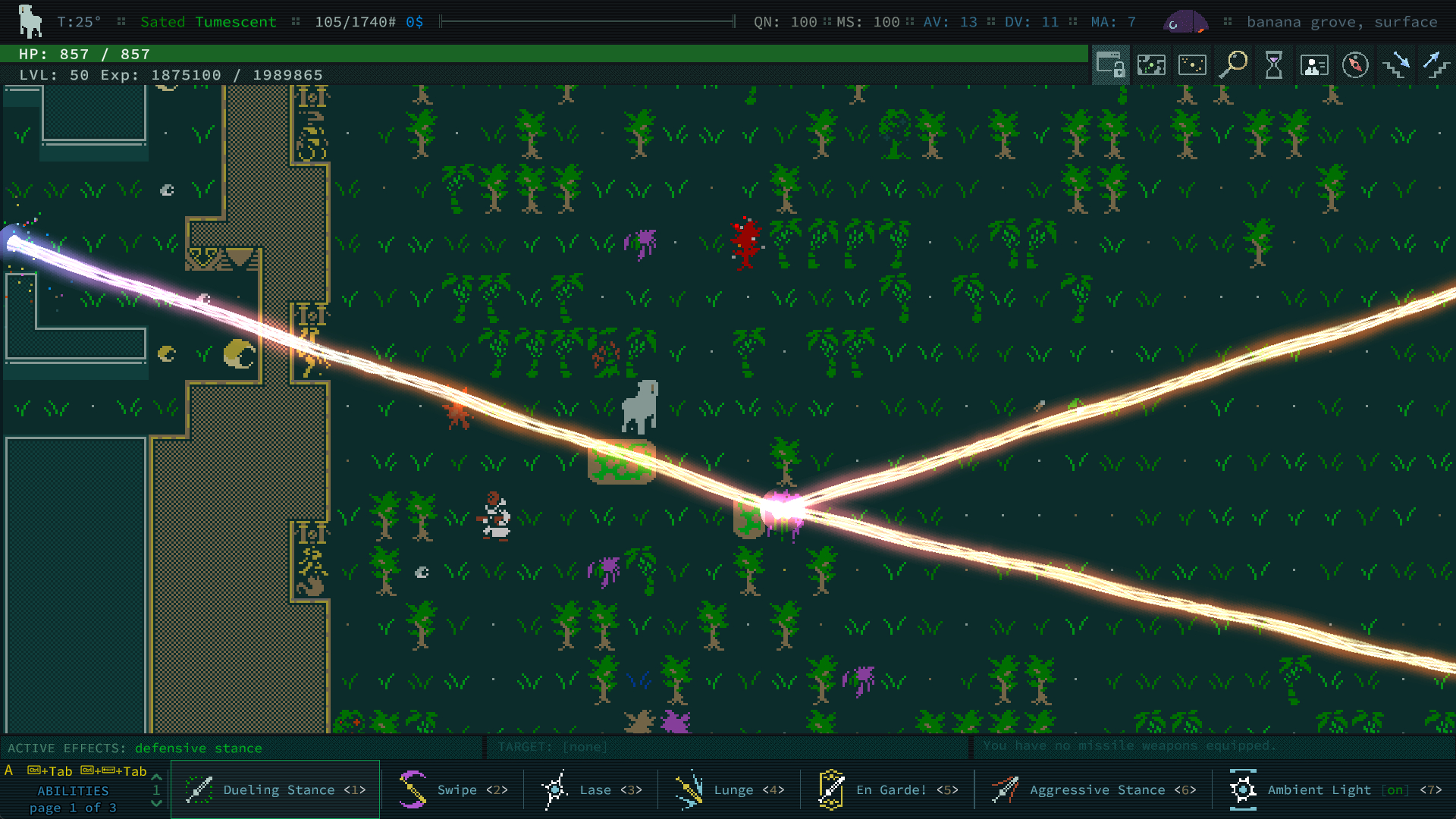This screenshot has height=819, width=1456.
Task: Open the orange-dotted chart icon
Action: (1192, 65)
